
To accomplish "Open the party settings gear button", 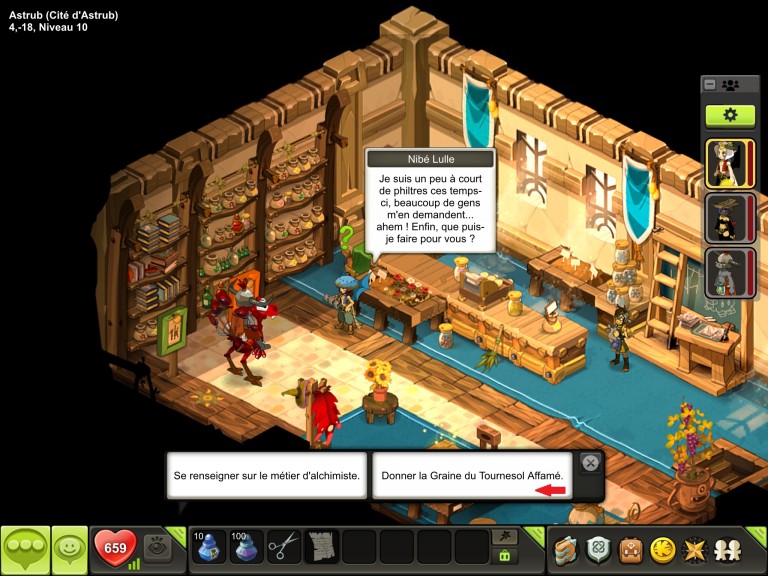I will pos(730,115).
